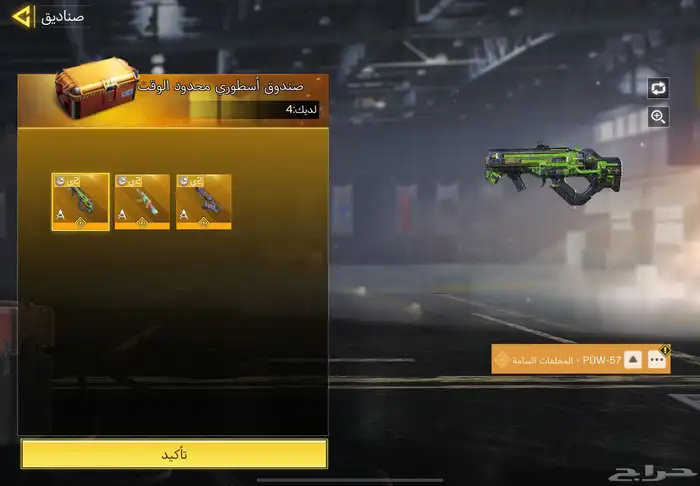
Task: Open the three-dots options on PDW-57 tag
Action: click(x=657, y=360)
